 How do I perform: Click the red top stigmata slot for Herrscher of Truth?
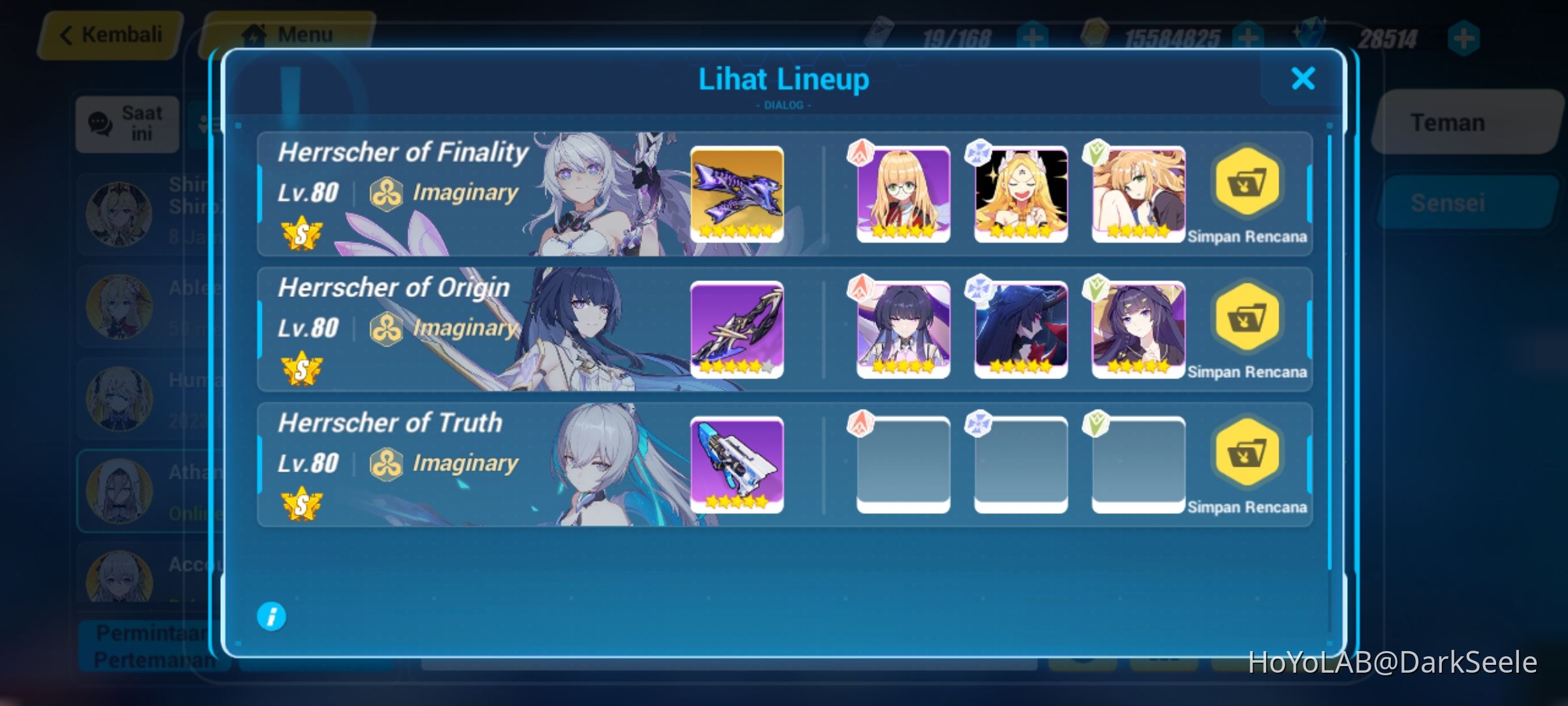(902, 464)
